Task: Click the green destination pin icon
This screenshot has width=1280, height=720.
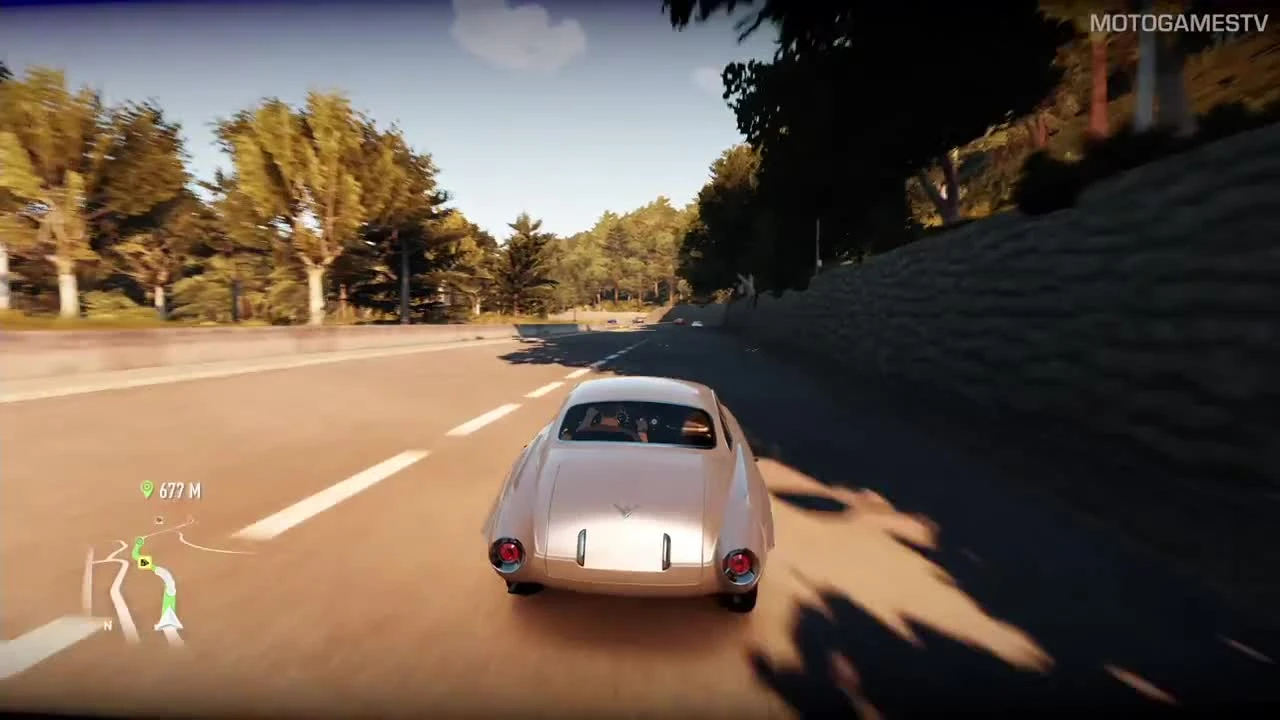Action: click(x=146, y=489)
